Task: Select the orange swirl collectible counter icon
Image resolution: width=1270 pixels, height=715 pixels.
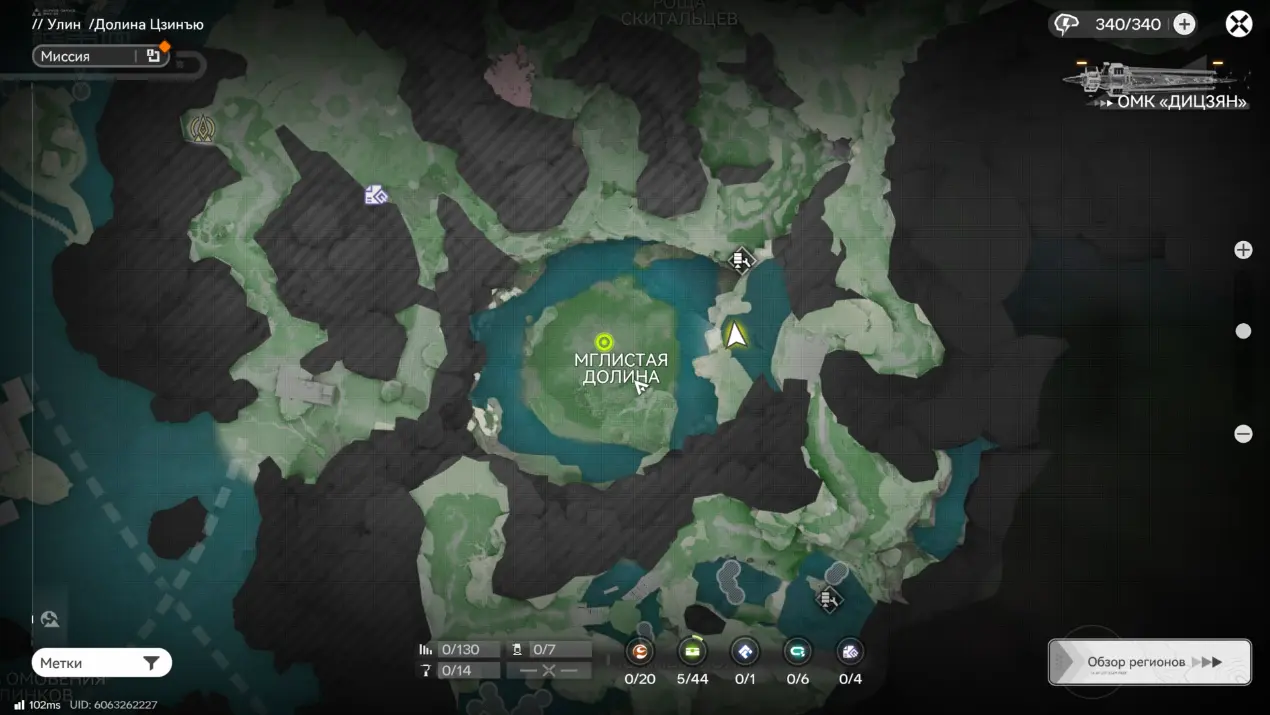Action: (x=640, y=652)
